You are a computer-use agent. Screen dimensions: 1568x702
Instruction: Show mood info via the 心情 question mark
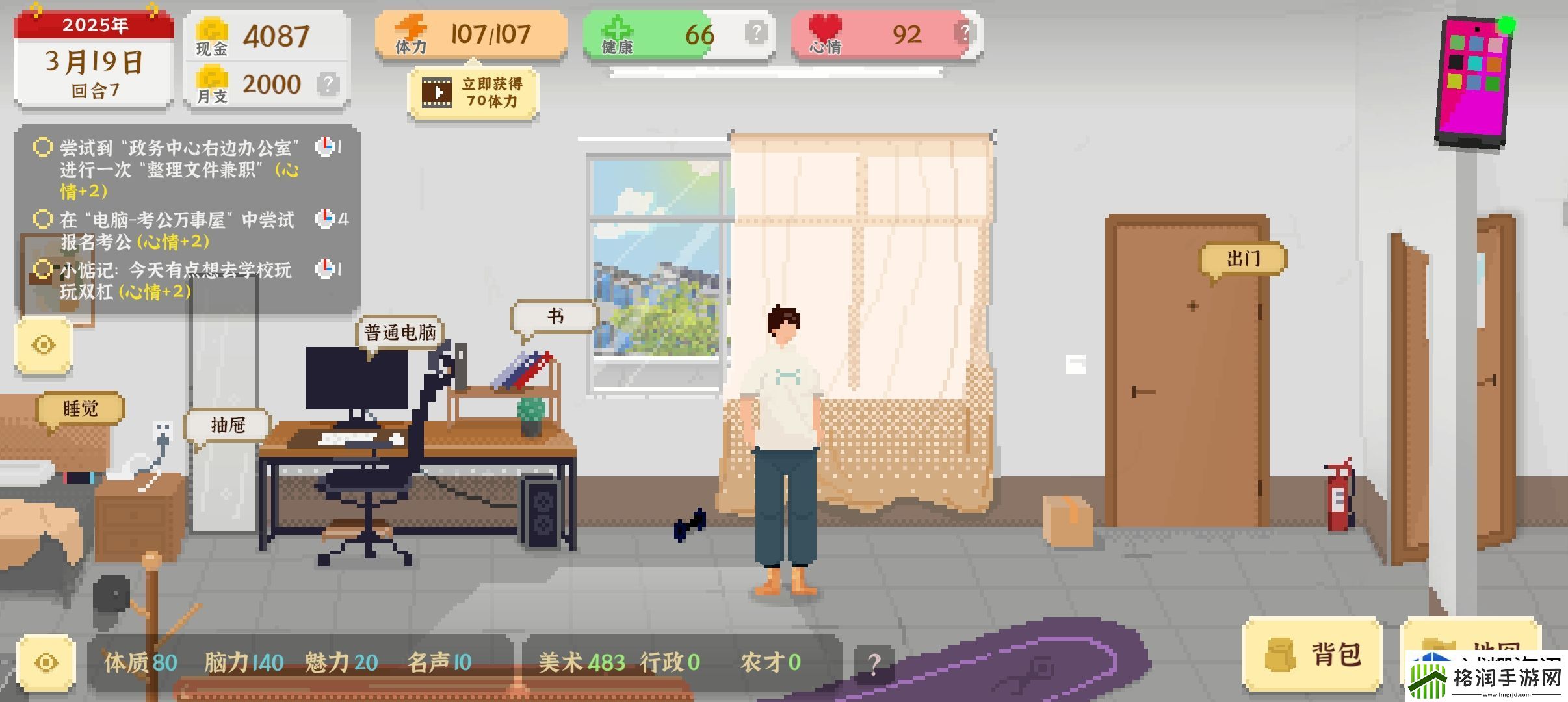pyautogui.click(x=964, y=32)
